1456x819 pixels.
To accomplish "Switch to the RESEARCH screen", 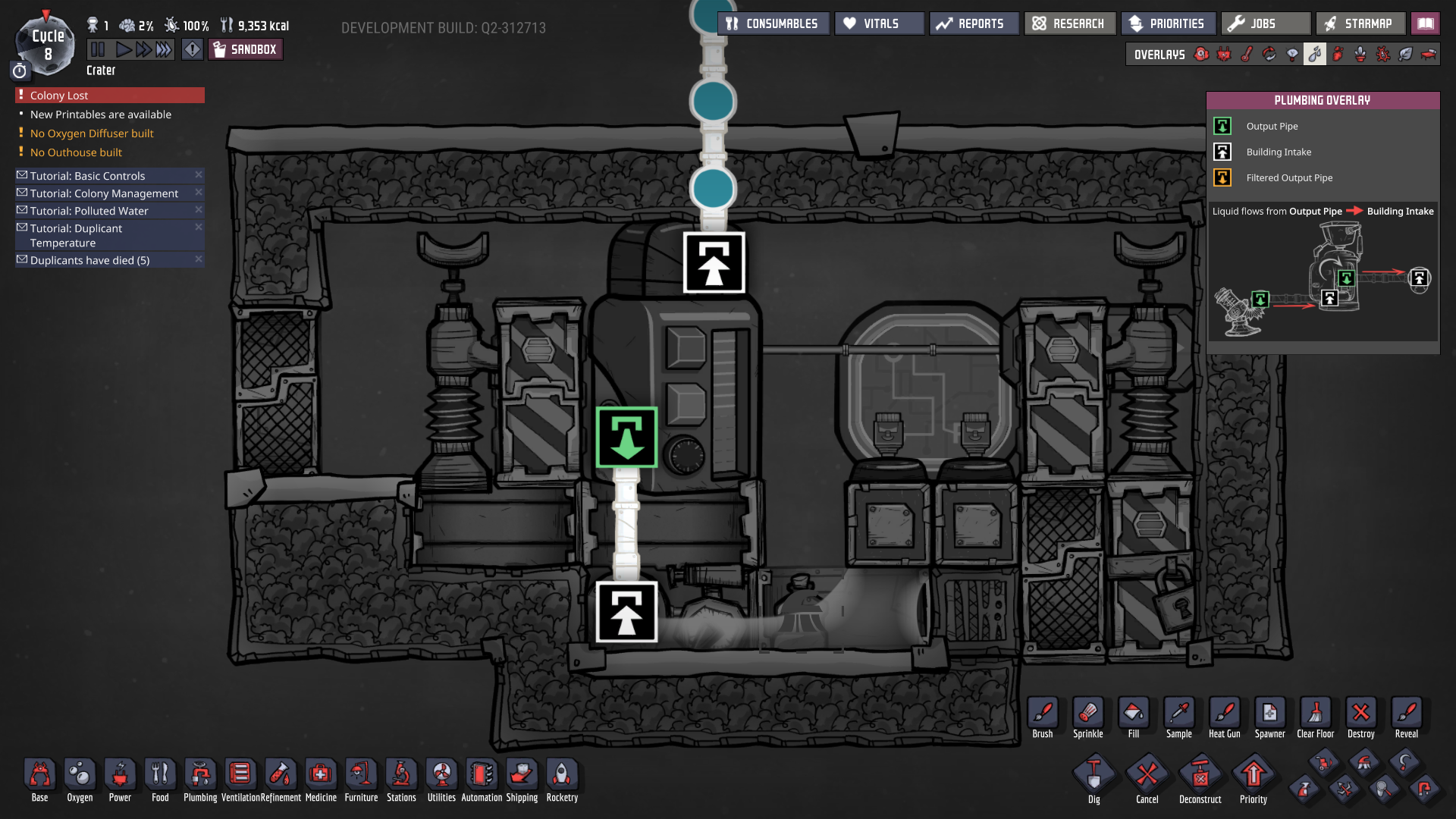I will (x=1069, y=23).
